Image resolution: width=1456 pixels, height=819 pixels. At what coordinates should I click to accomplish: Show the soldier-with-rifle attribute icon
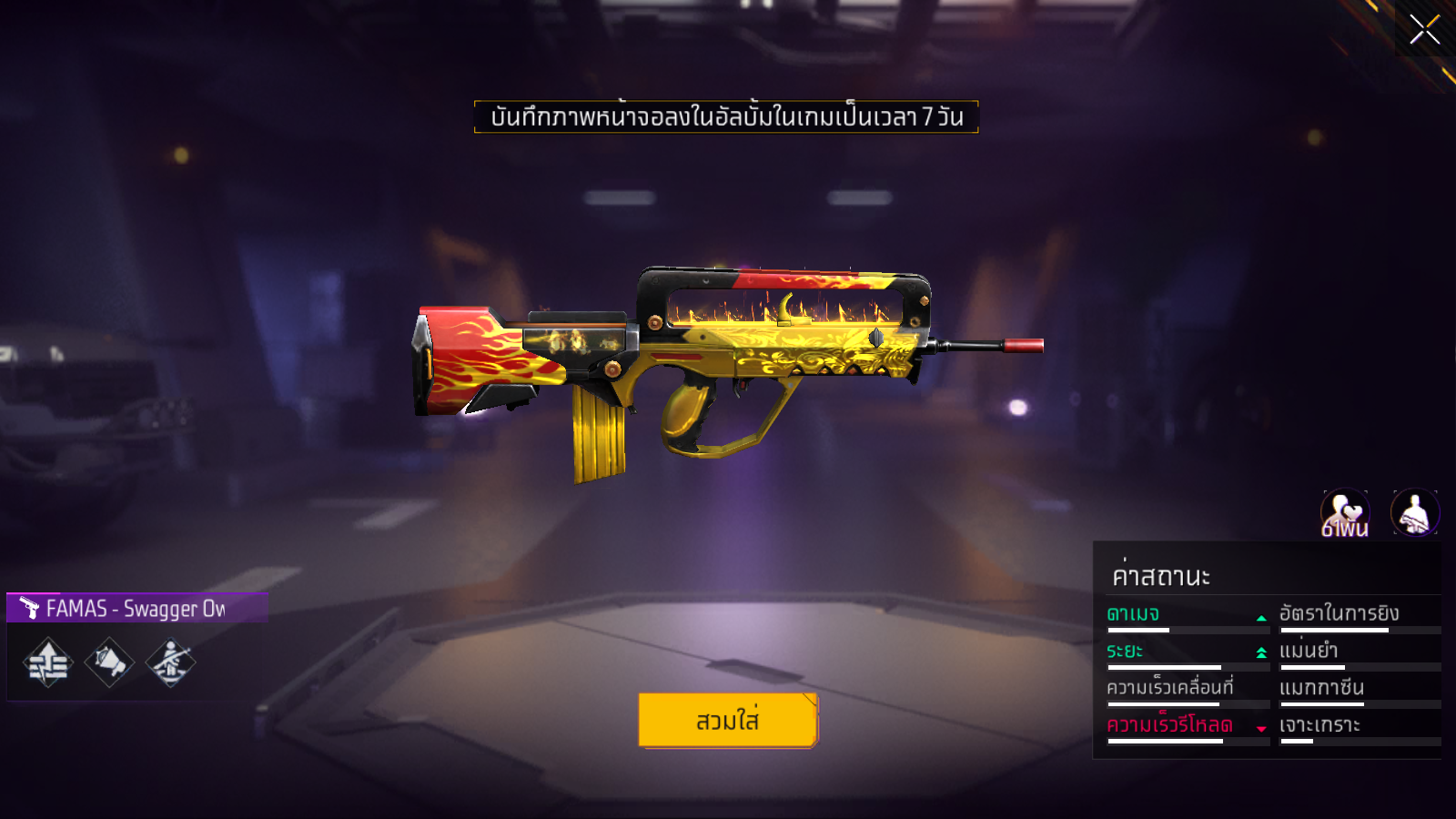click(170, 662)
